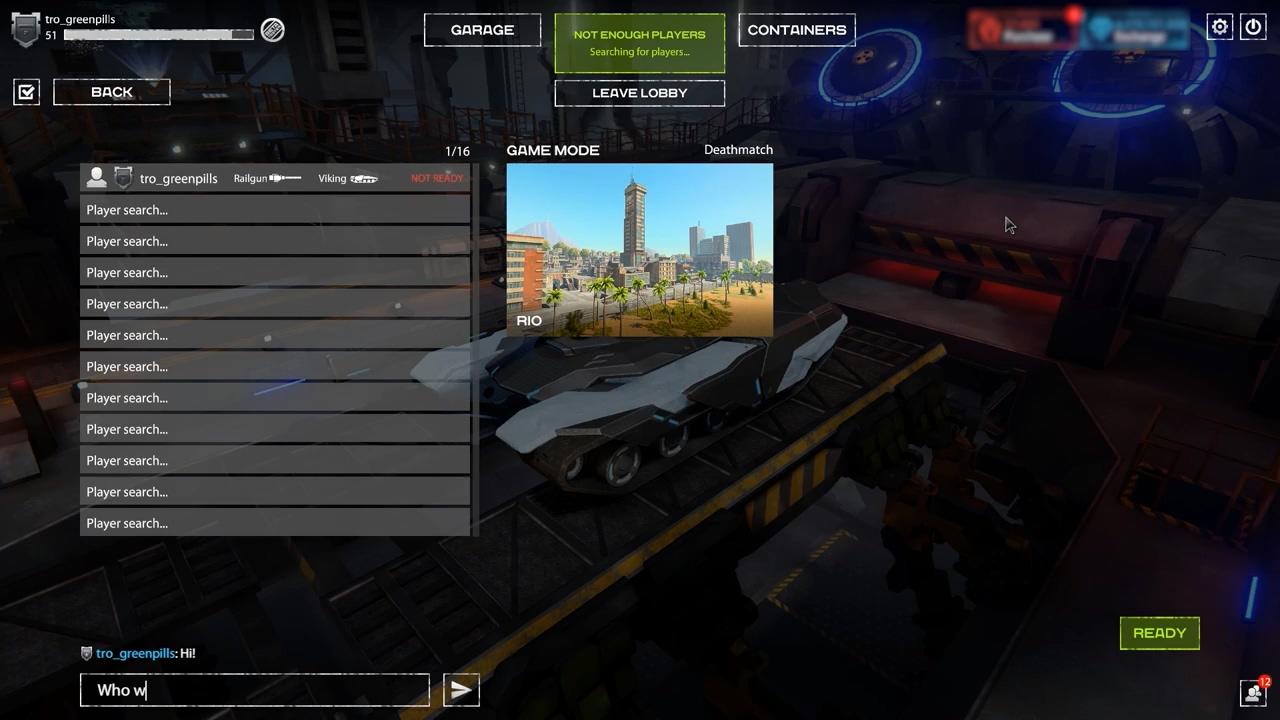Send the typed chat message
1280x720 pixels.
pos(461,690)
